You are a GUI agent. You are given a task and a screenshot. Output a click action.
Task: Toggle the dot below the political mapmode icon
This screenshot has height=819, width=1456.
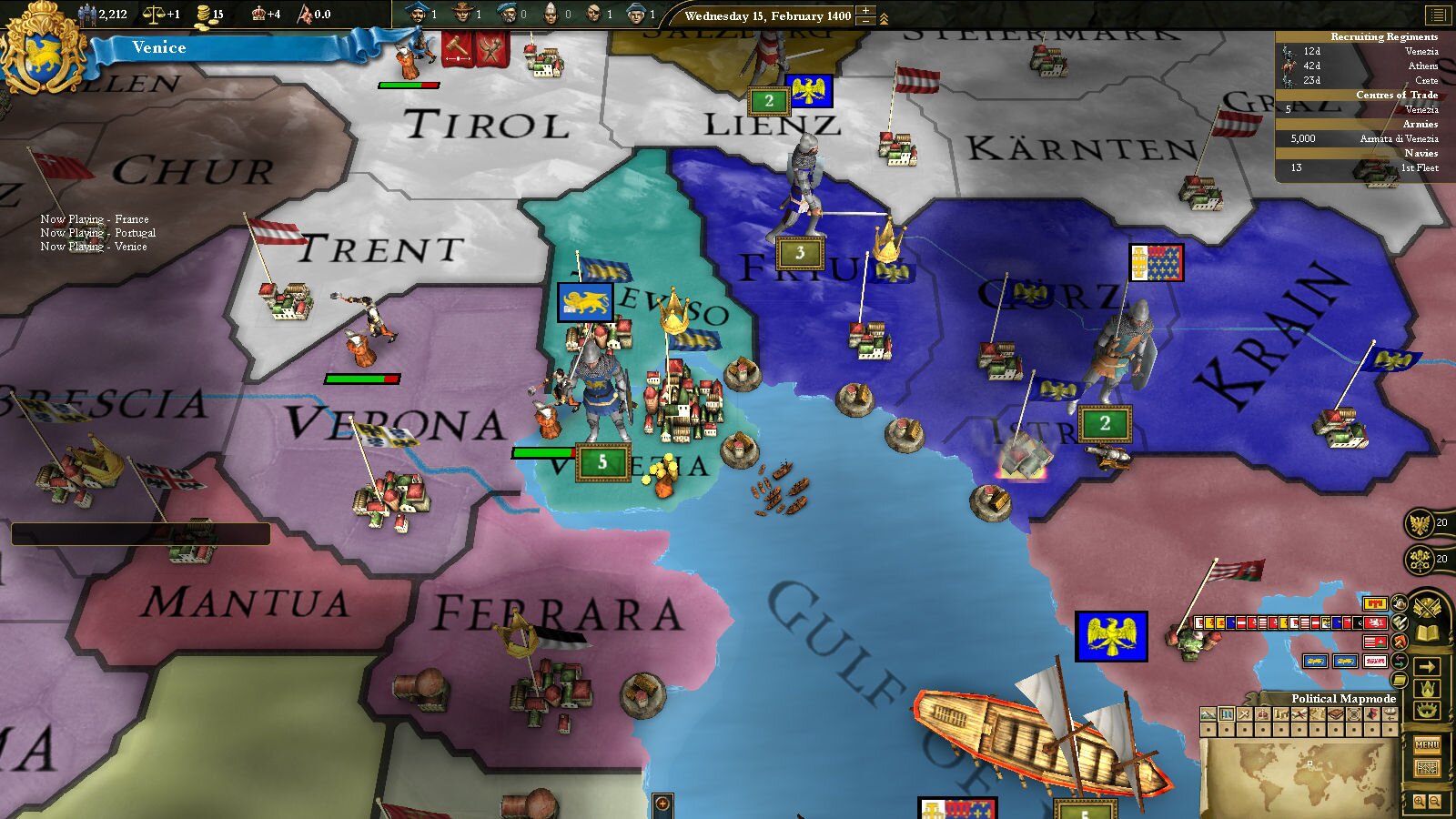pos(1227,730)
